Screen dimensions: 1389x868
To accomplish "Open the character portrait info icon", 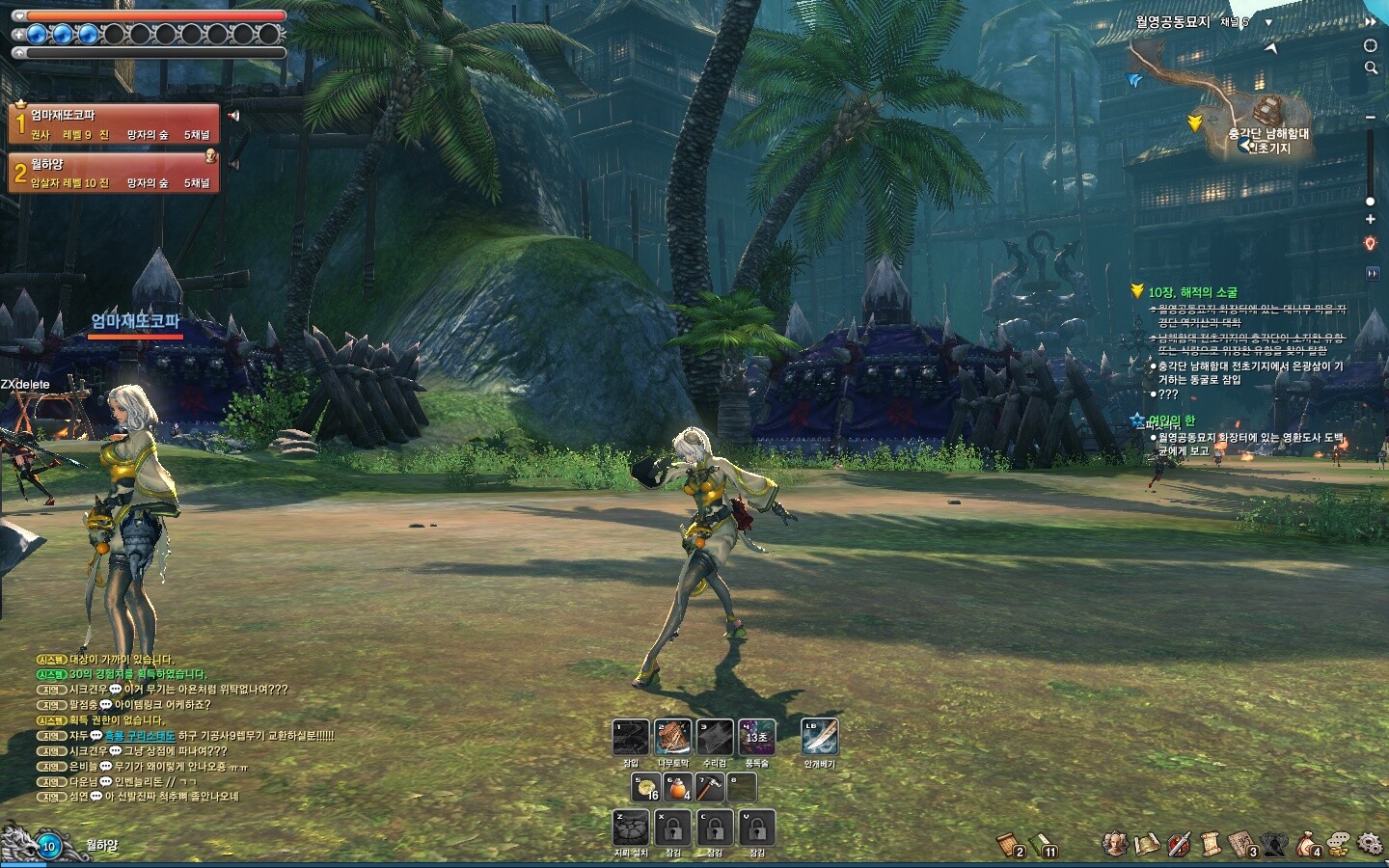I will coord(1116,844).
